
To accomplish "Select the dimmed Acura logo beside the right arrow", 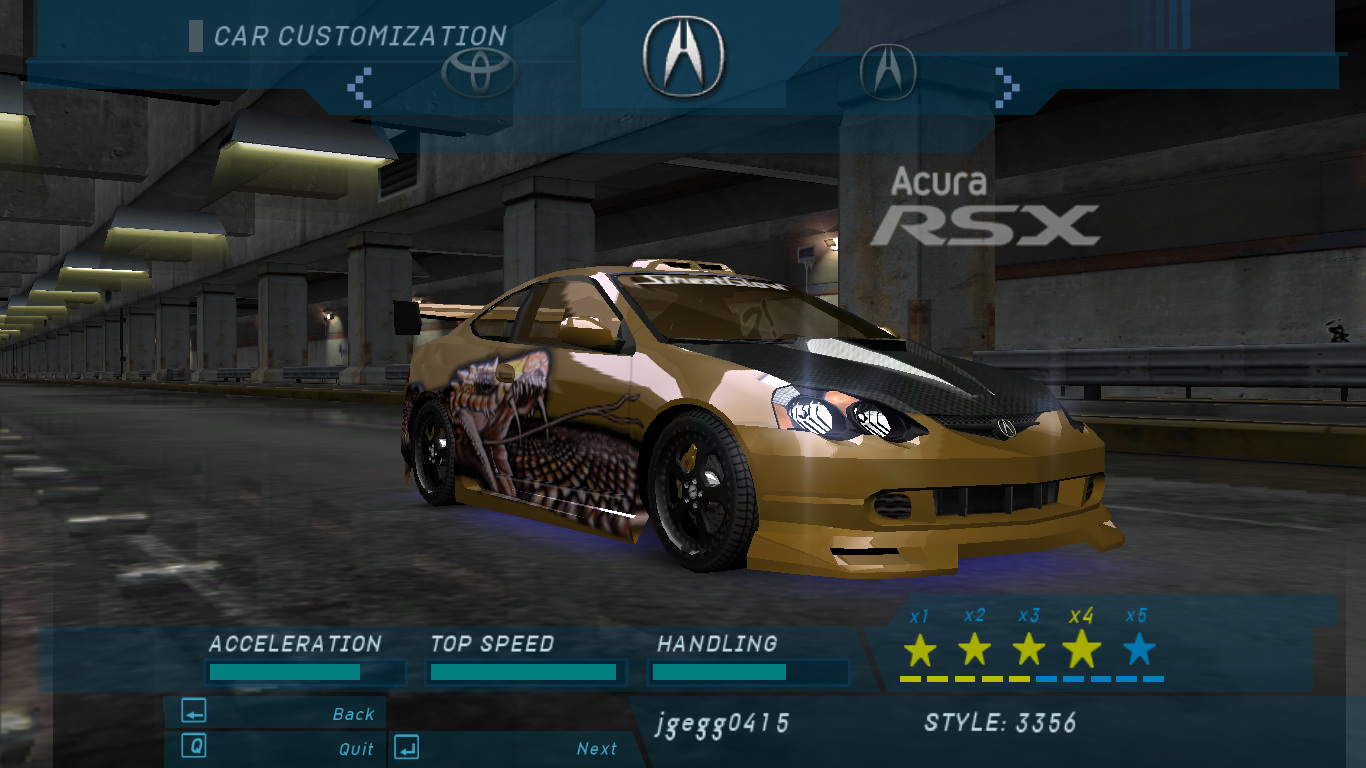I will (888, 71).
